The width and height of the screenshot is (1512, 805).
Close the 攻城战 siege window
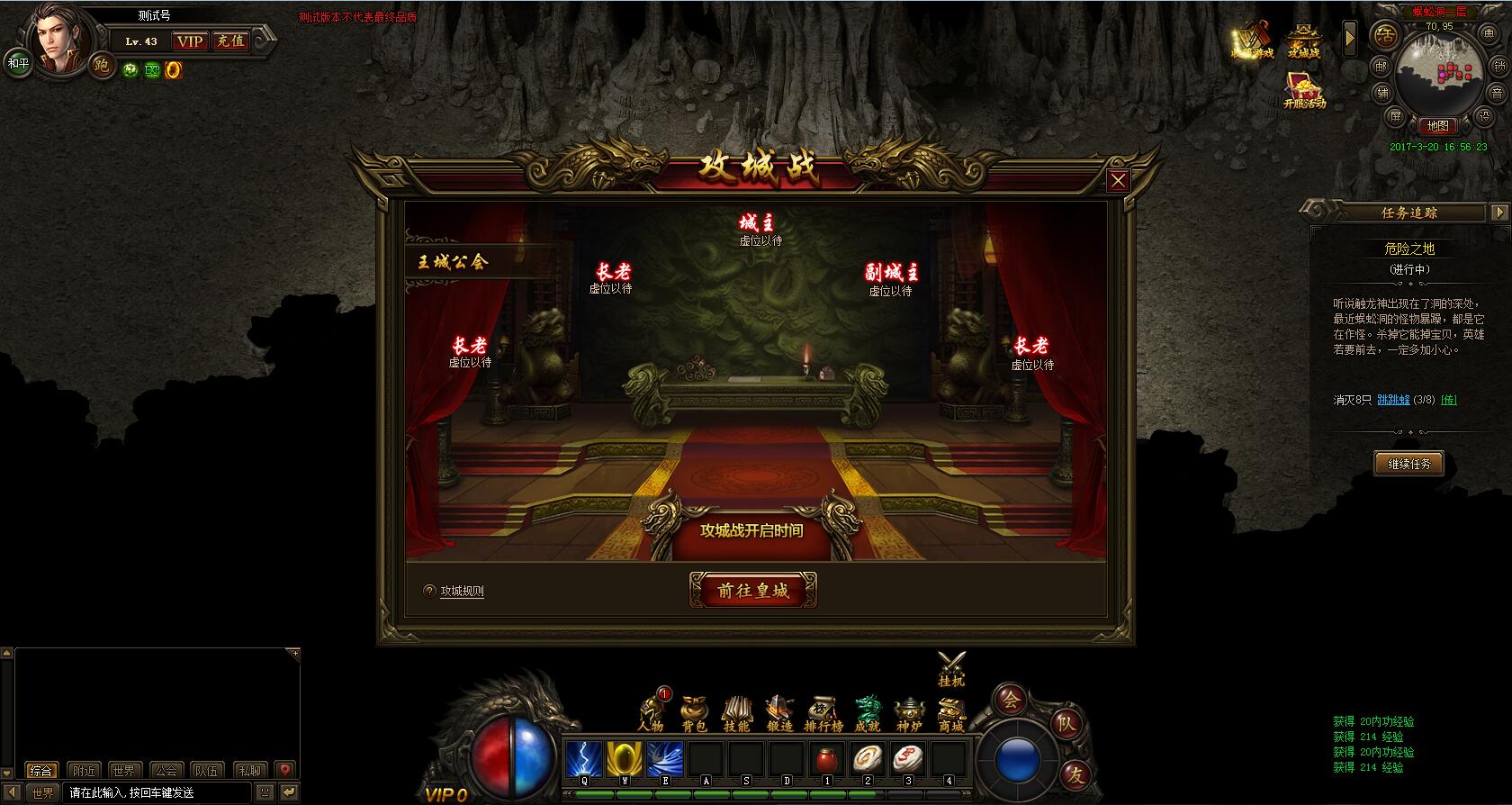[1118, 181]
